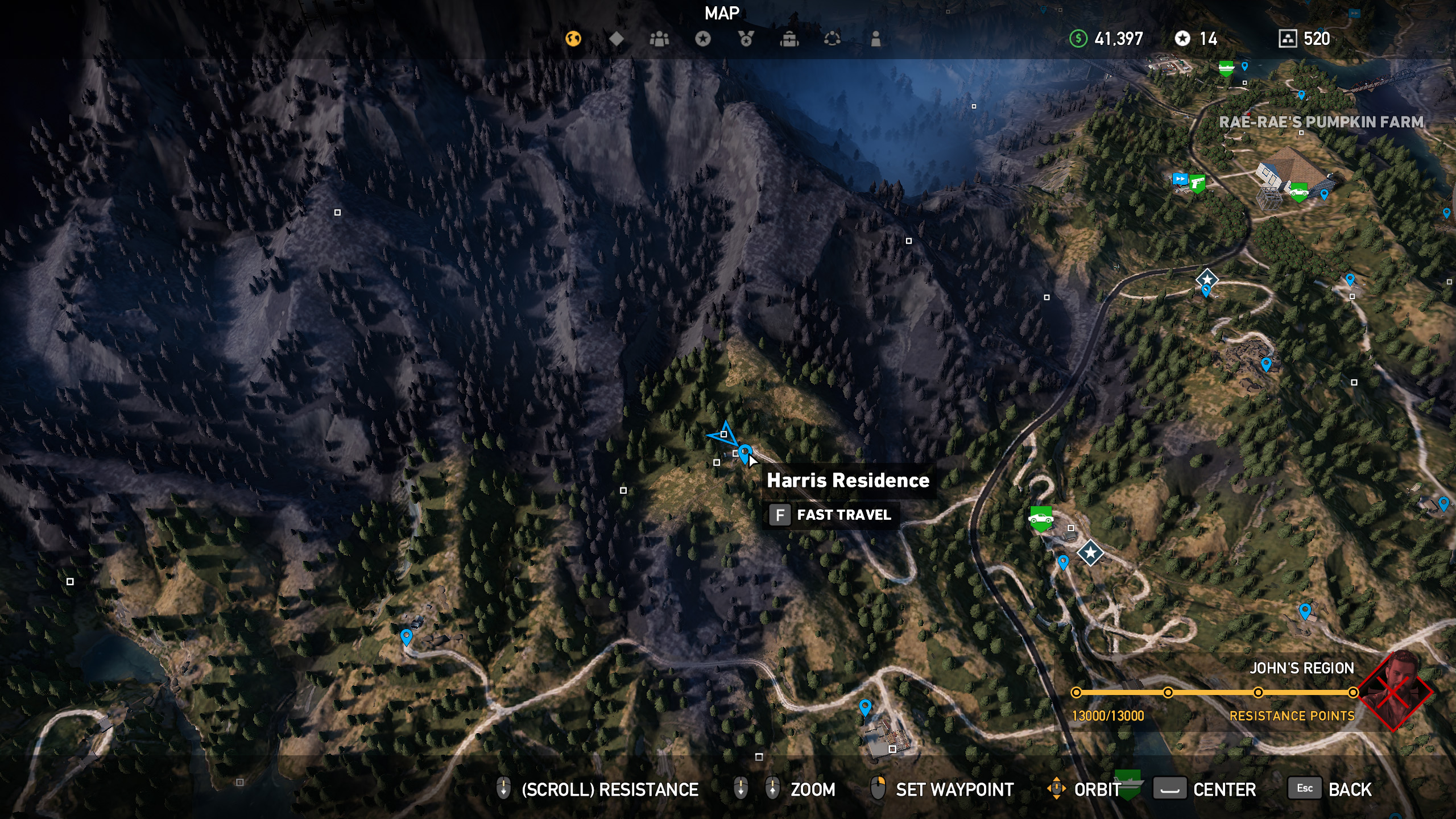
Task: Select the three-linked-circles tab
Action: (832, 39)
